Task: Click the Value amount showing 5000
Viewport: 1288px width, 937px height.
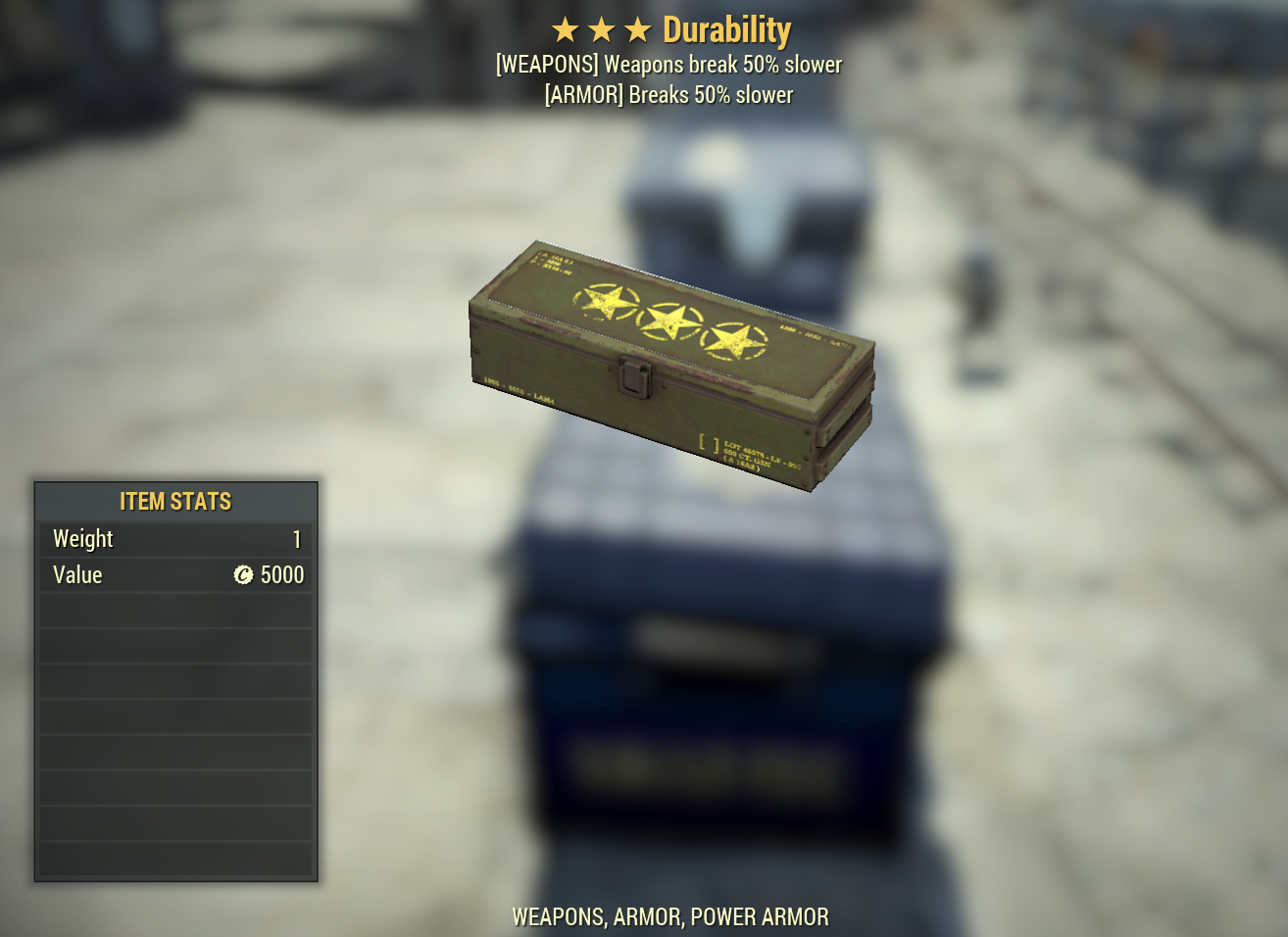Action: 281,575
